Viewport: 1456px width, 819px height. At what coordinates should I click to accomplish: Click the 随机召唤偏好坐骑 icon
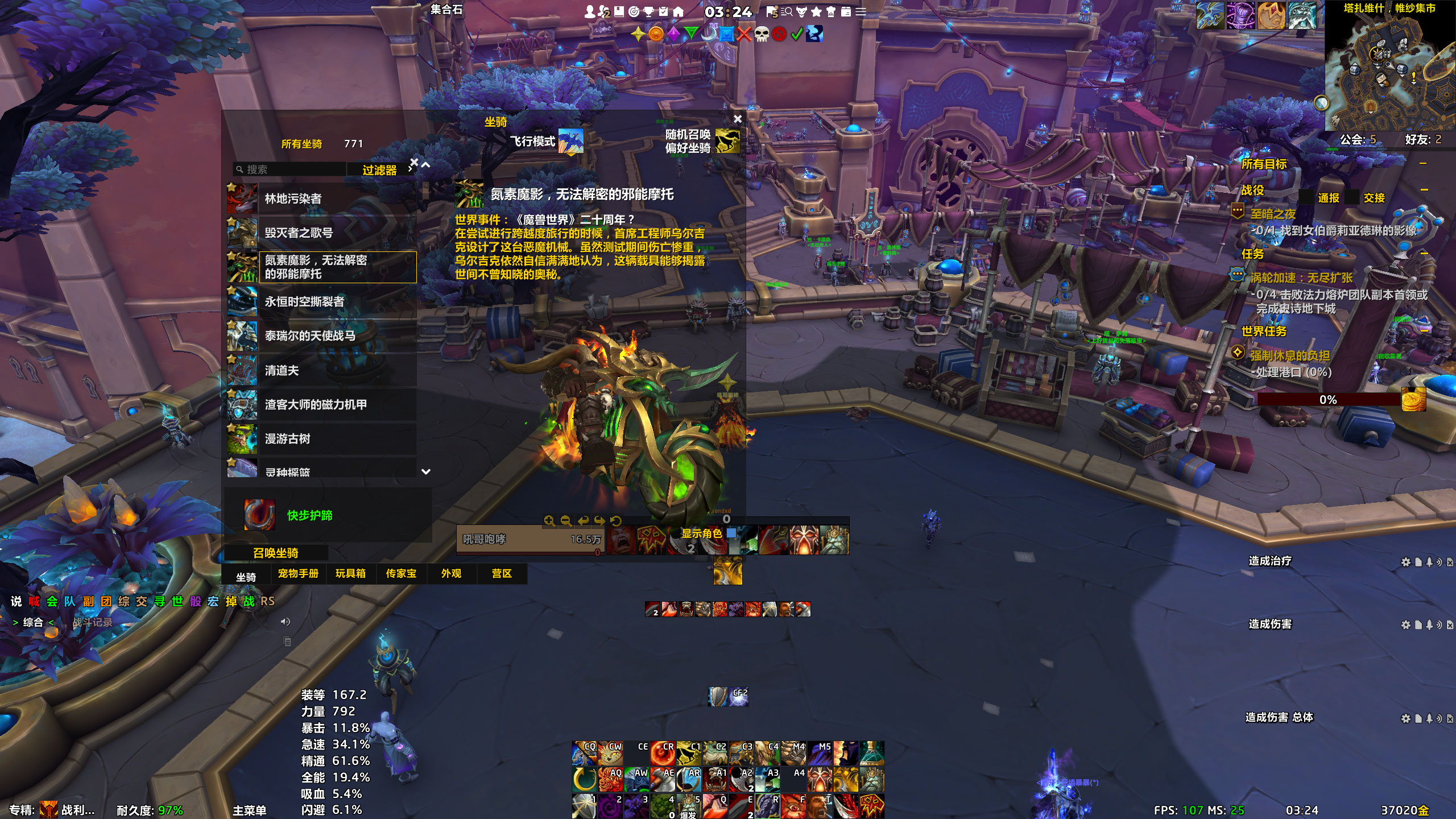click(727, 141)
